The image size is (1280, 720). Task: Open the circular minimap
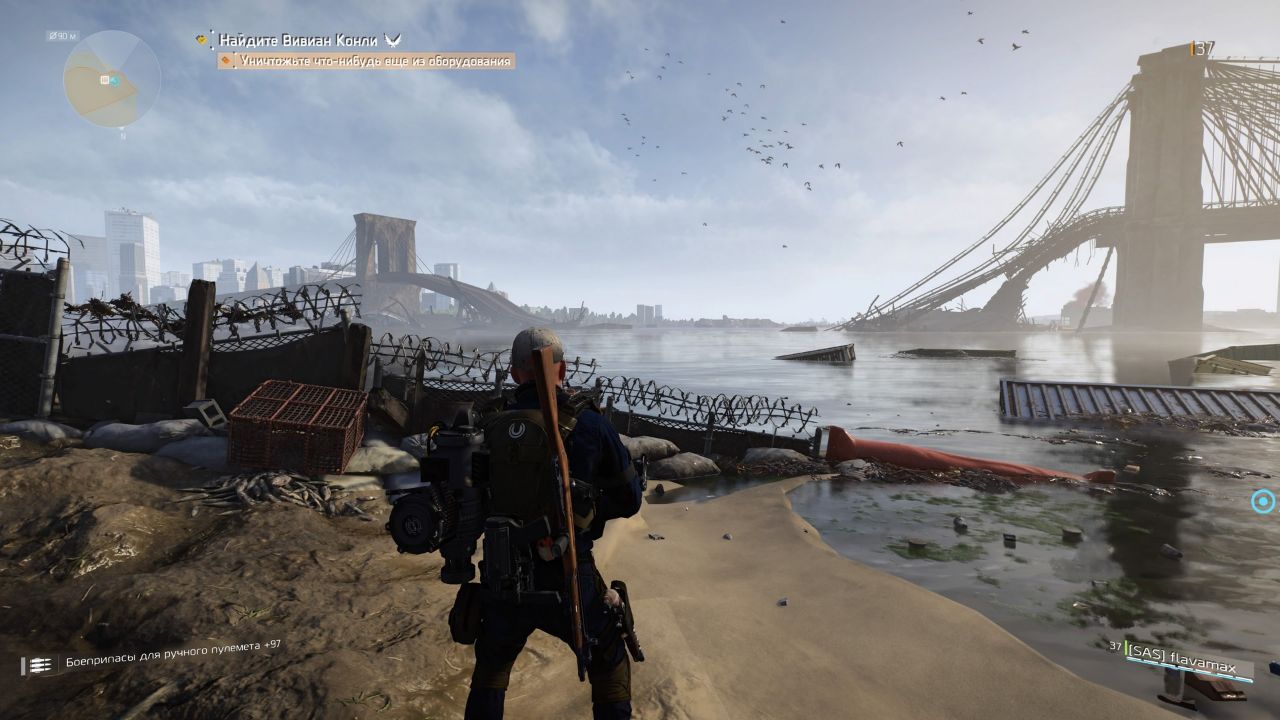point(111,79)
